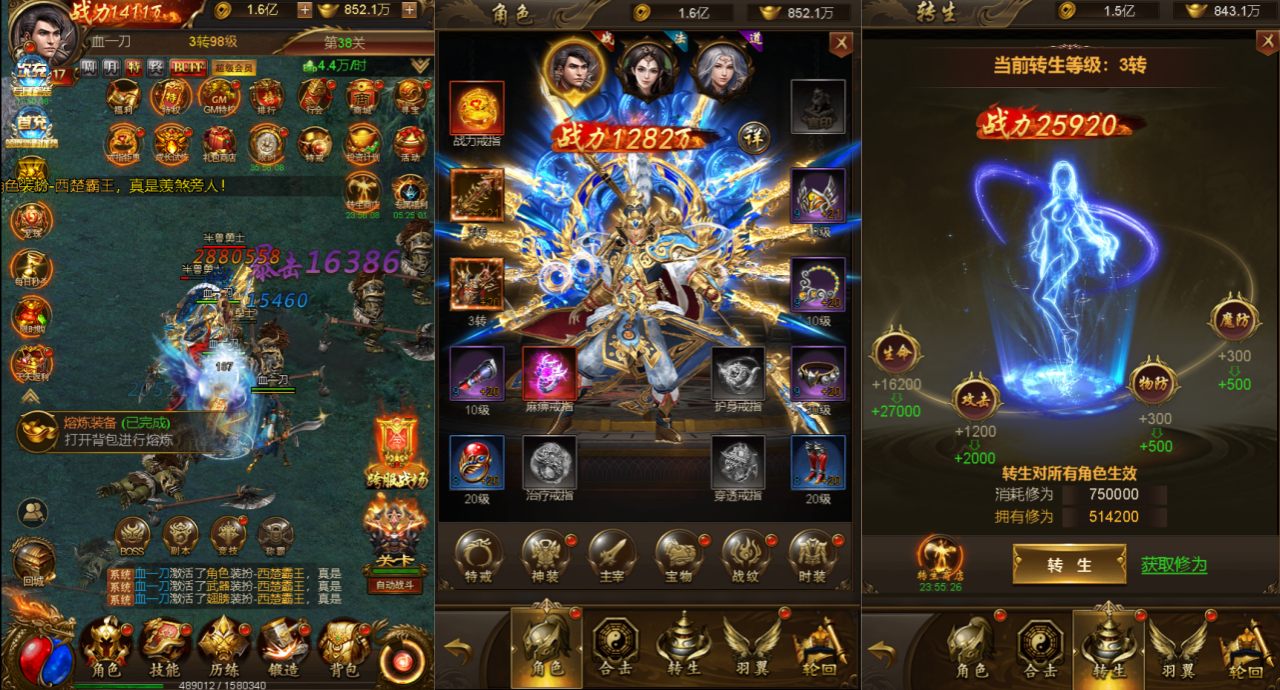Open the 时装 fashion section
Image resolution: width=1280 pixels, height=690 pixels.
click(813, 556)
